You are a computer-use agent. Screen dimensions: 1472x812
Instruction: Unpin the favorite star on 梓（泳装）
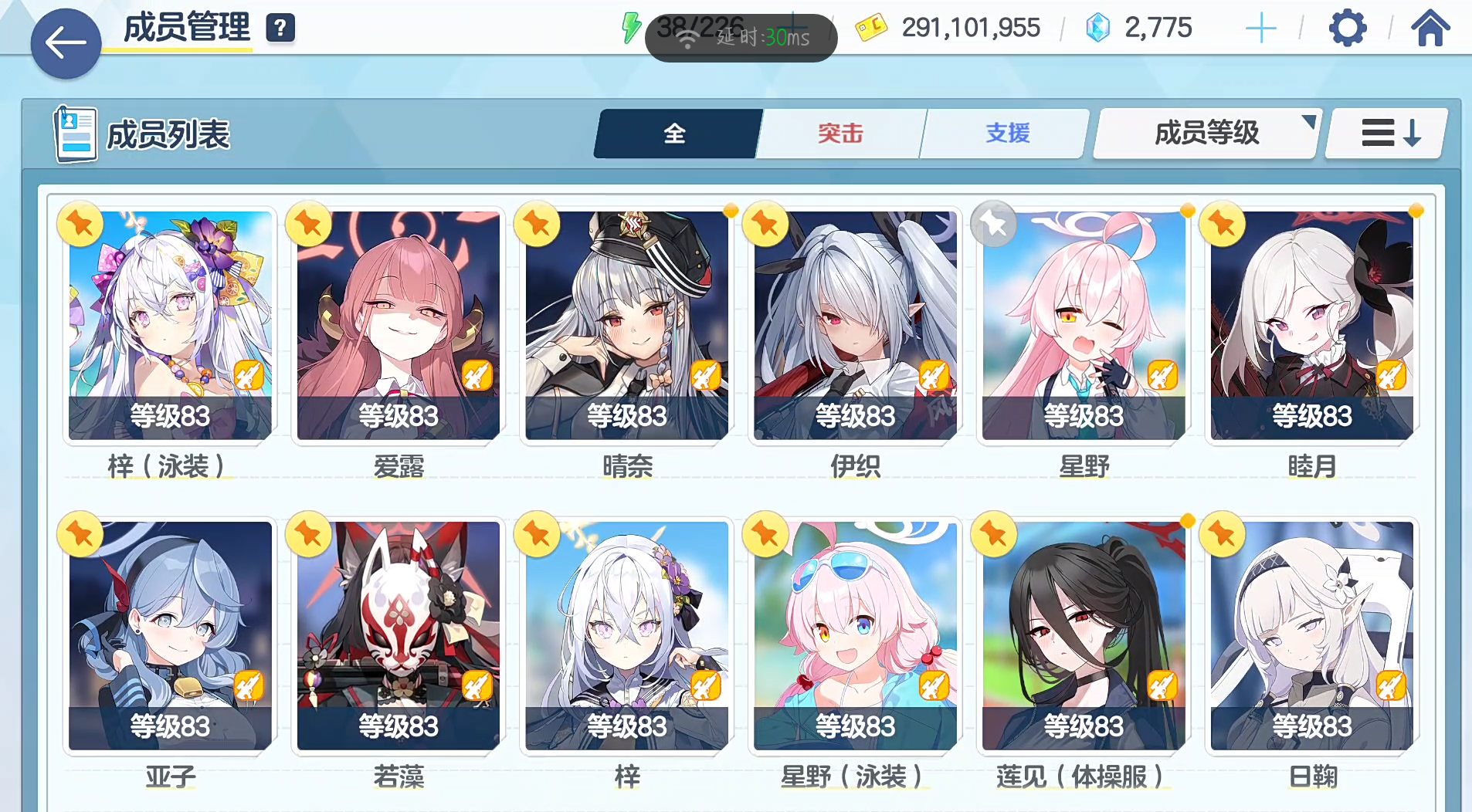(x=80, y=224)
